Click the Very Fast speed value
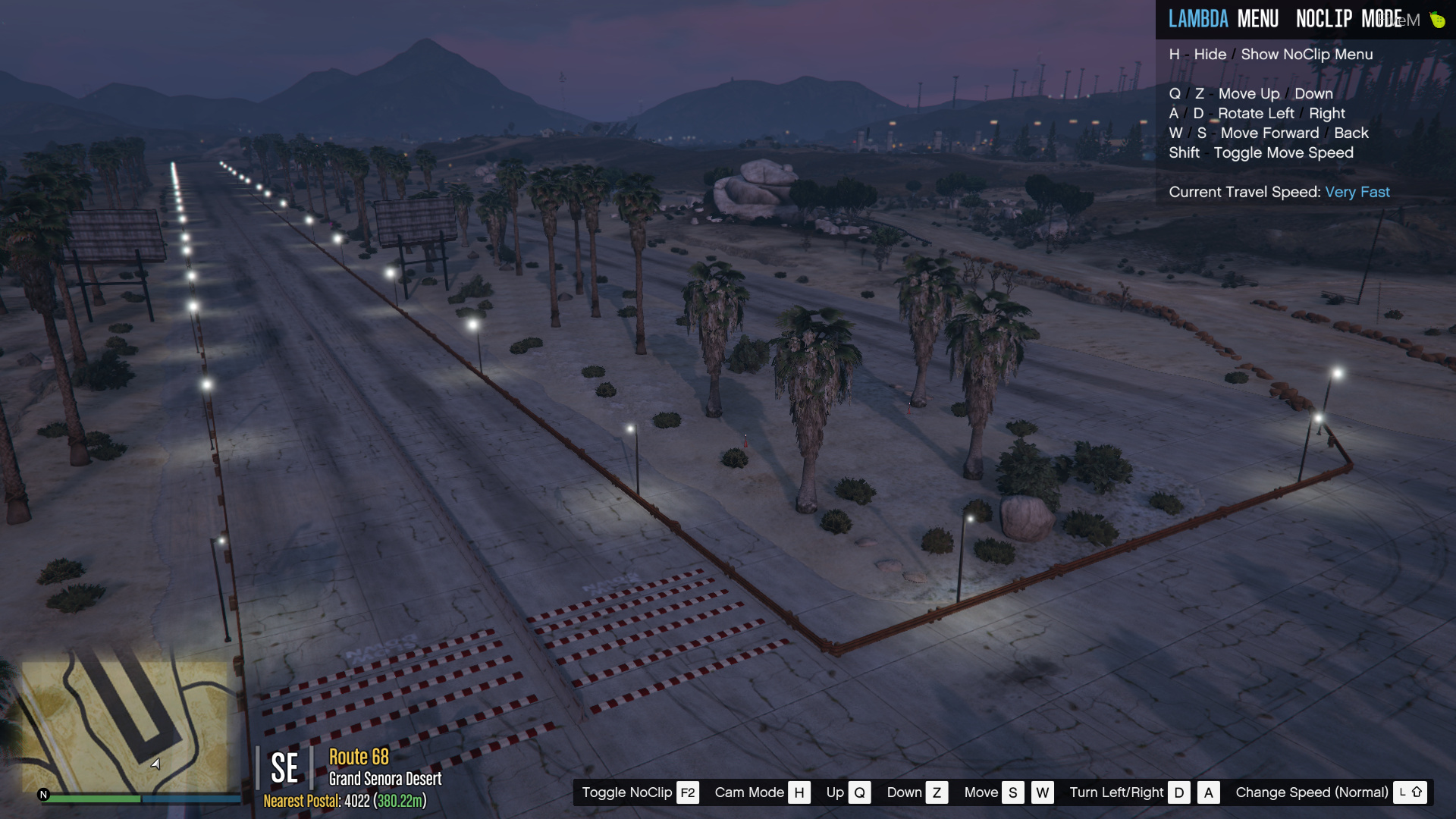The height and width of the screenshot is (819, 1456). coord(1357,192)
